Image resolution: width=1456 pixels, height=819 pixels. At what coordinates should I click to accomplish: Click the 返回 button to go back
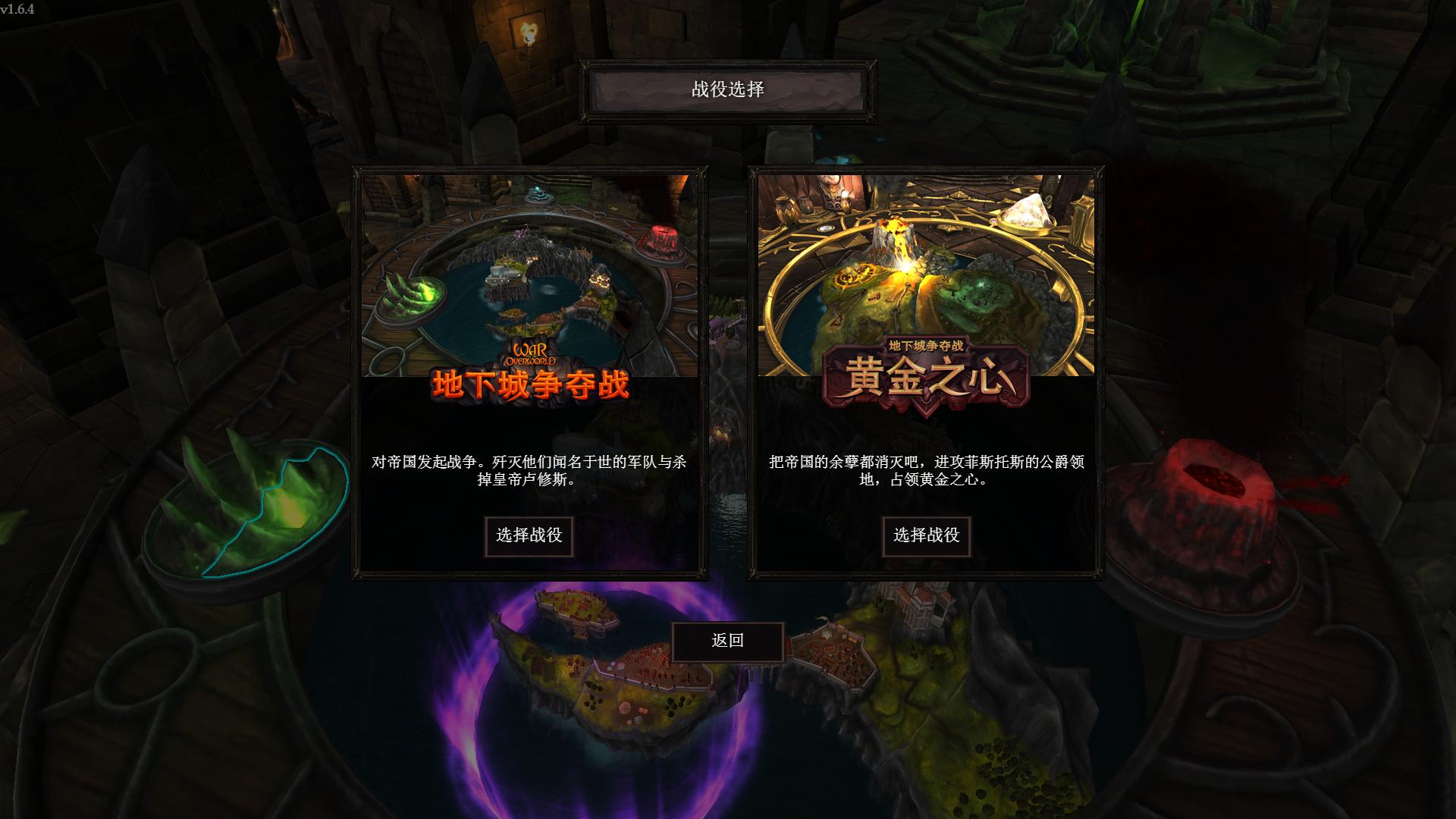pyautogui.click(x=728, y=642)
